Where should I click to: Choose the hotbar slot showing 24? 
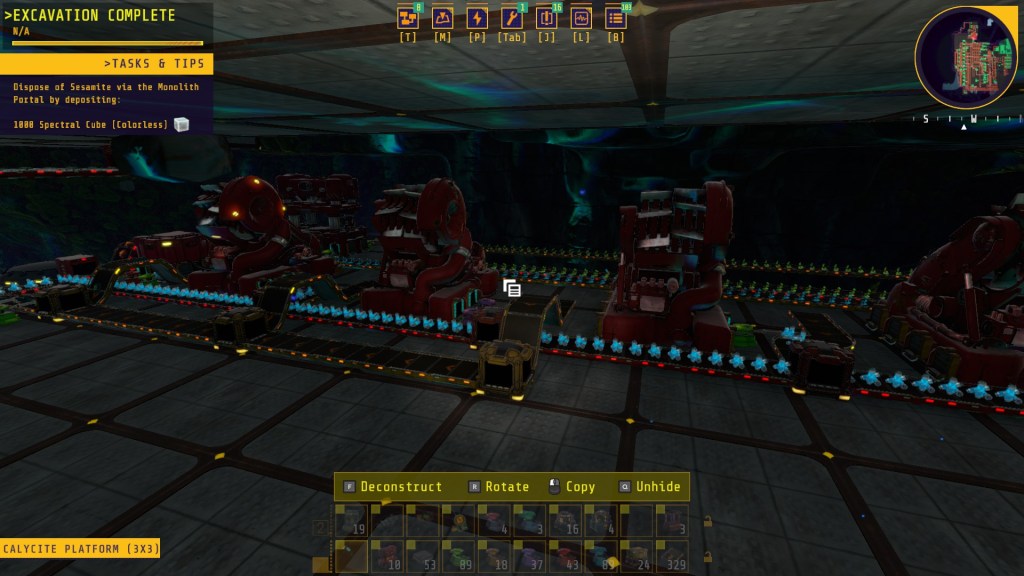[636, 556]
